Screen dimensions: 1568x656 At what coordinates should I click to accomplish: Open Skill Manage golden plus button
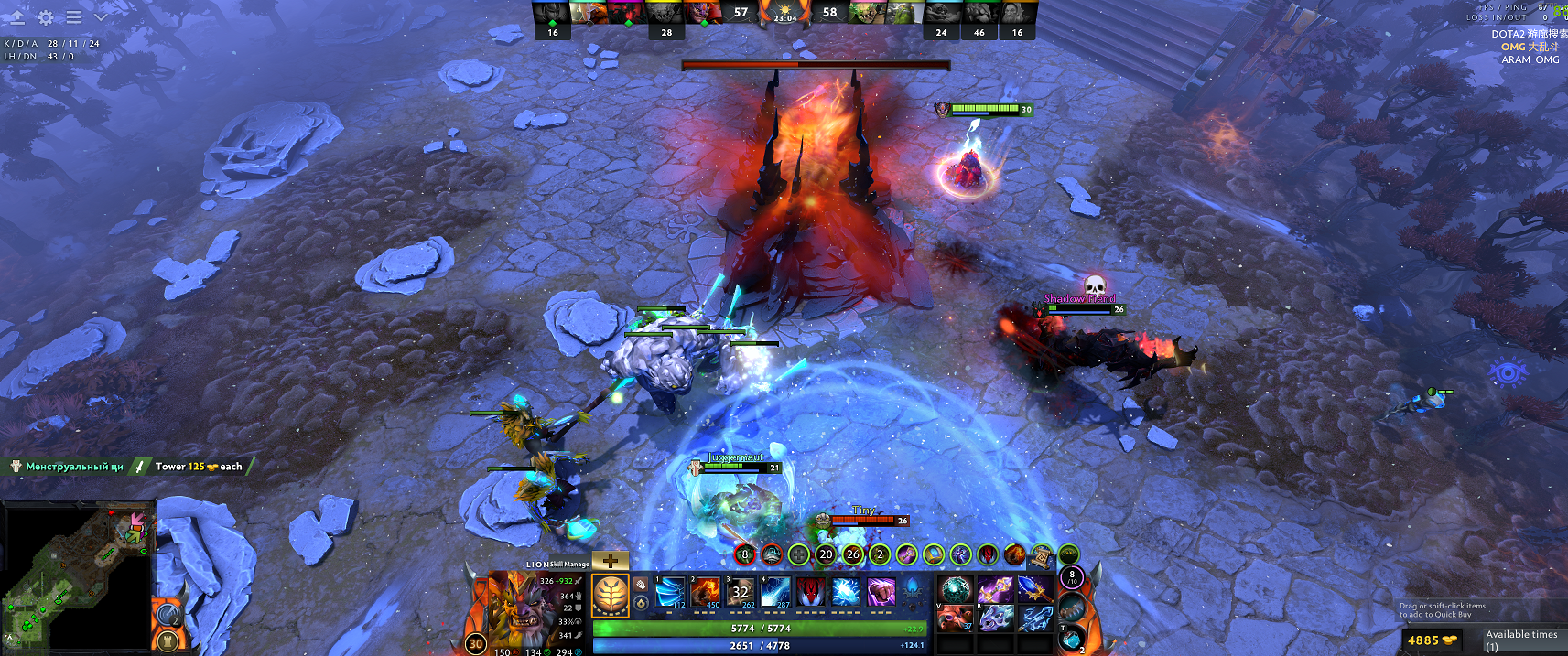click(x=611, y=561)
